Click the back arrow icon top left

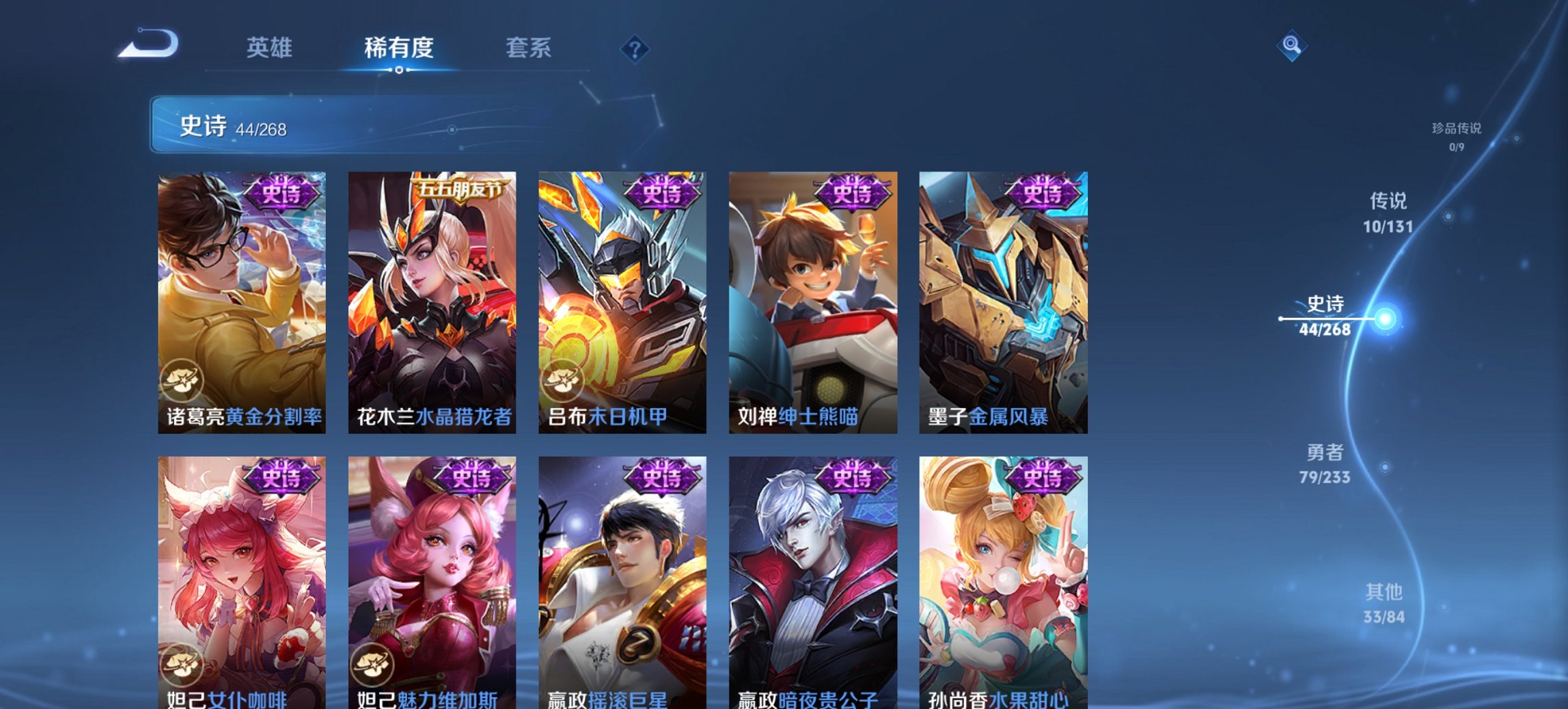pyautogui.click(x=149, y=43)
